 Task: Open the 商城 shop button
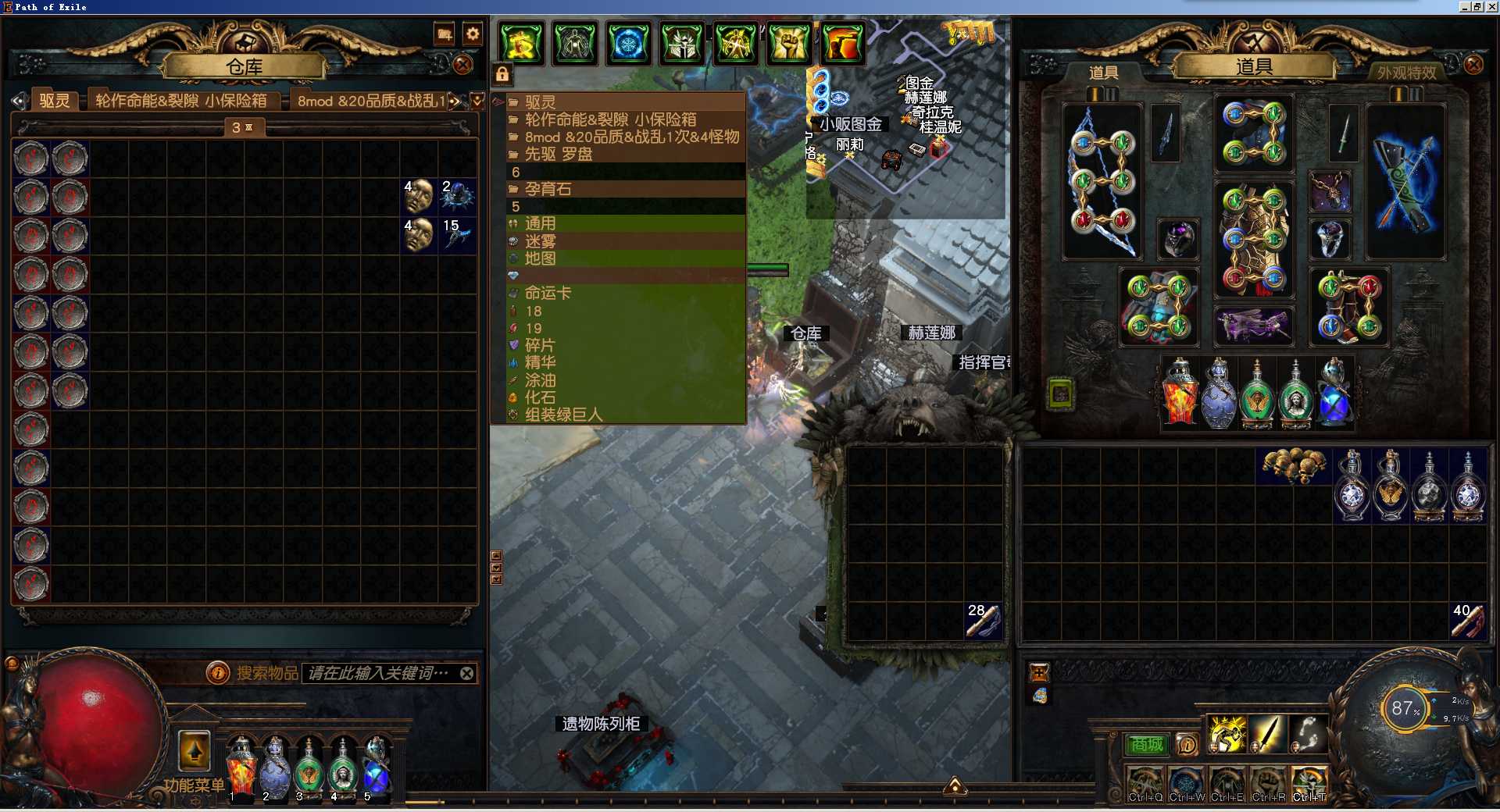(x=1146, y=745)
